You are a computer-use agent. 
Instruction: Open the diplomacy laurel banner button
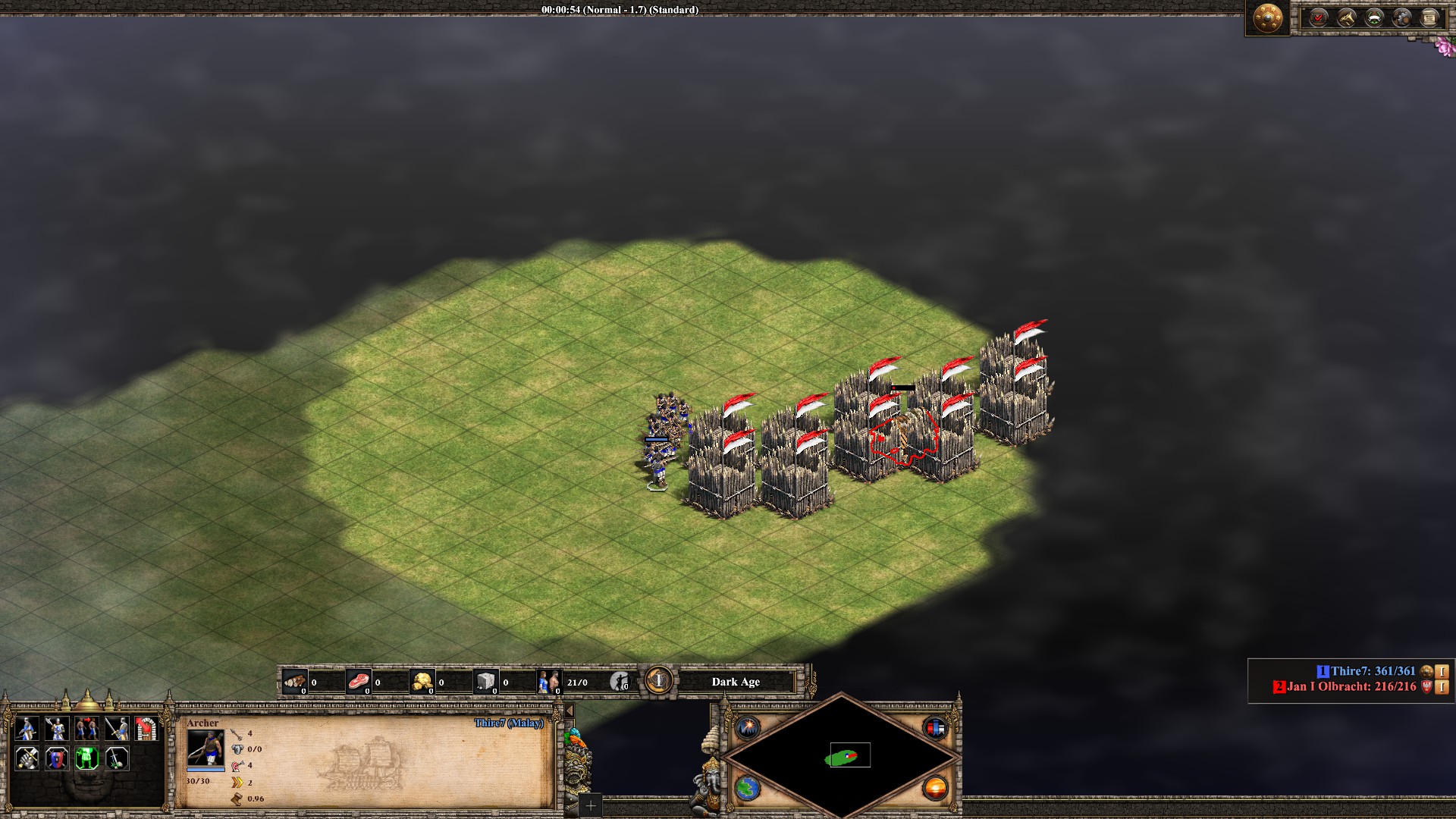point(1374,17)
